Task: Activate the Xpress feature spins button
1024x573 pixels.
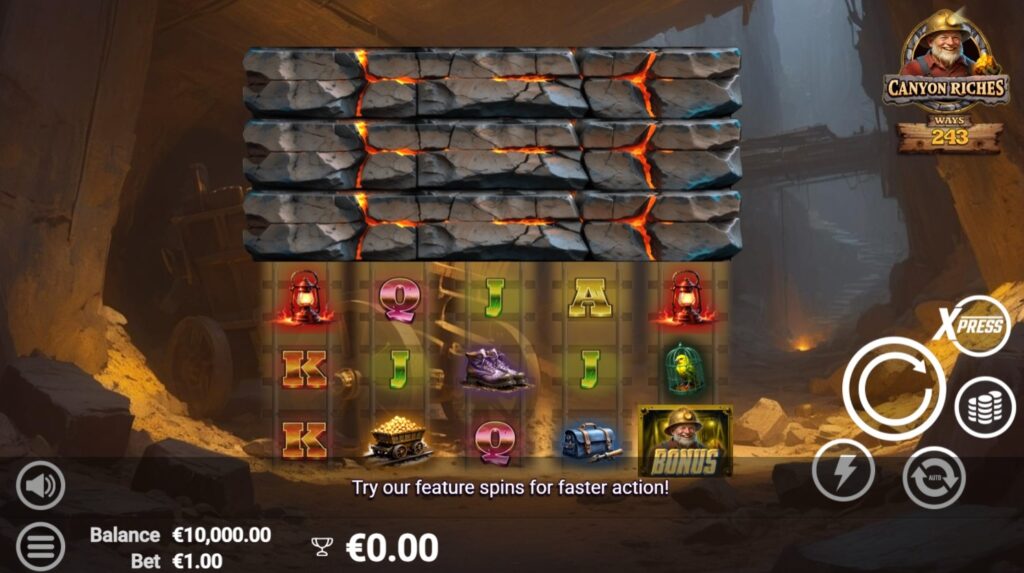Action: (x=973, y=325)
